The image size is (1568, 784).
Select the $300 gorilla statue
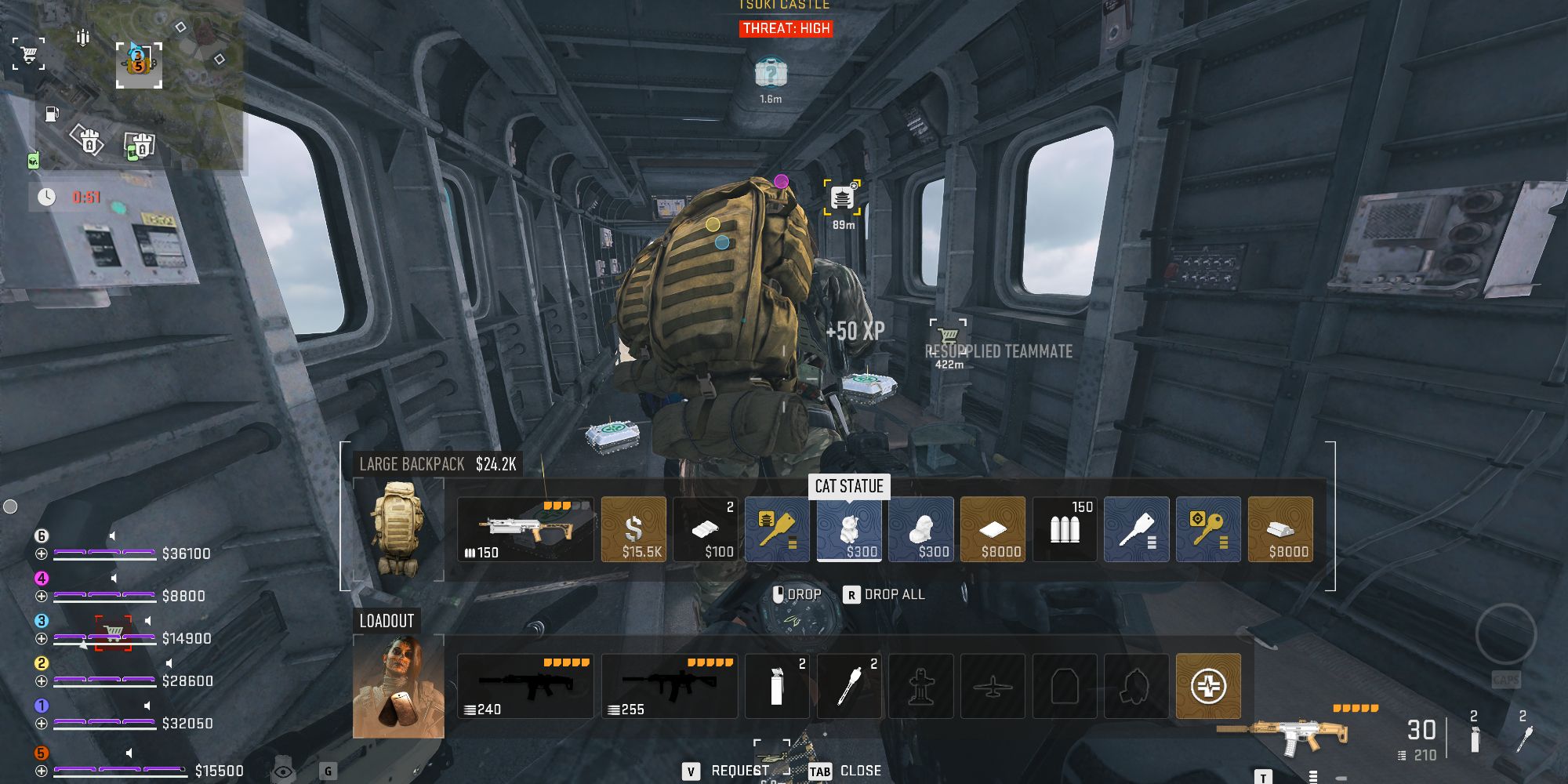(920, 529)
